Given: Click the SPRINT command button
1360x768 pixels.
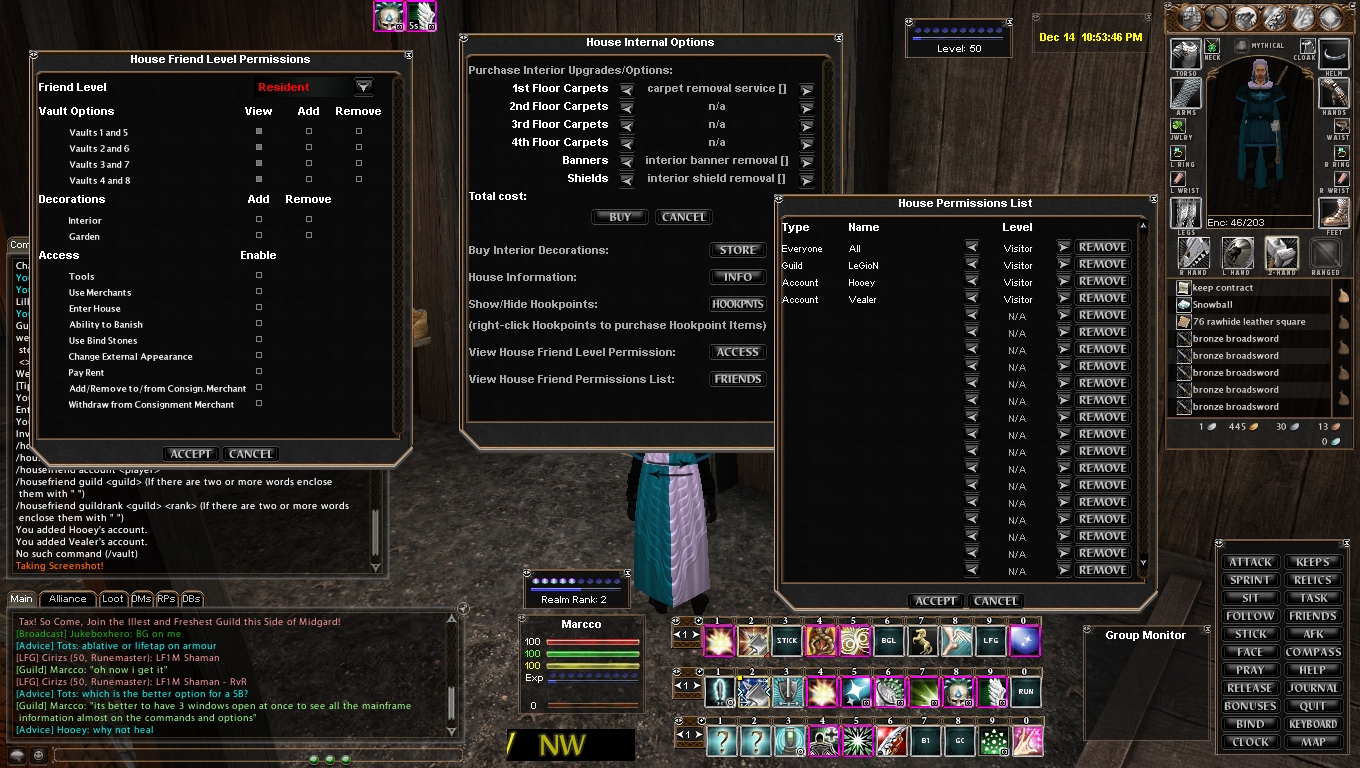Looking at the screenshot, I should click(x=1250, y=580).
